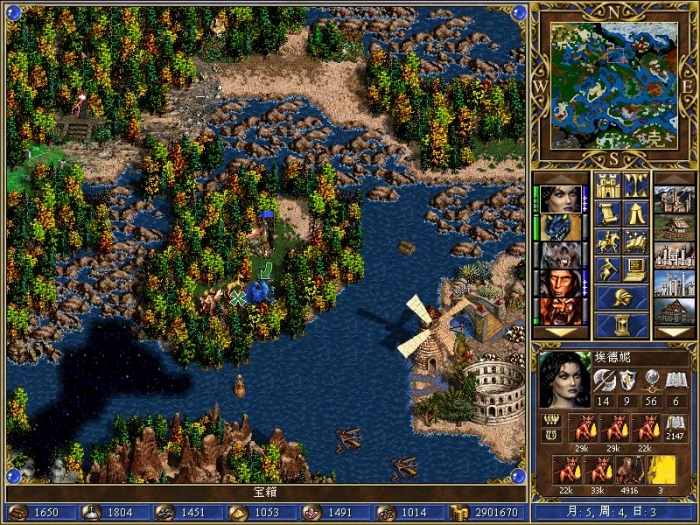Screen dimensions: 700x525
Task: End the turn with hourglass button
Action: 622,325
